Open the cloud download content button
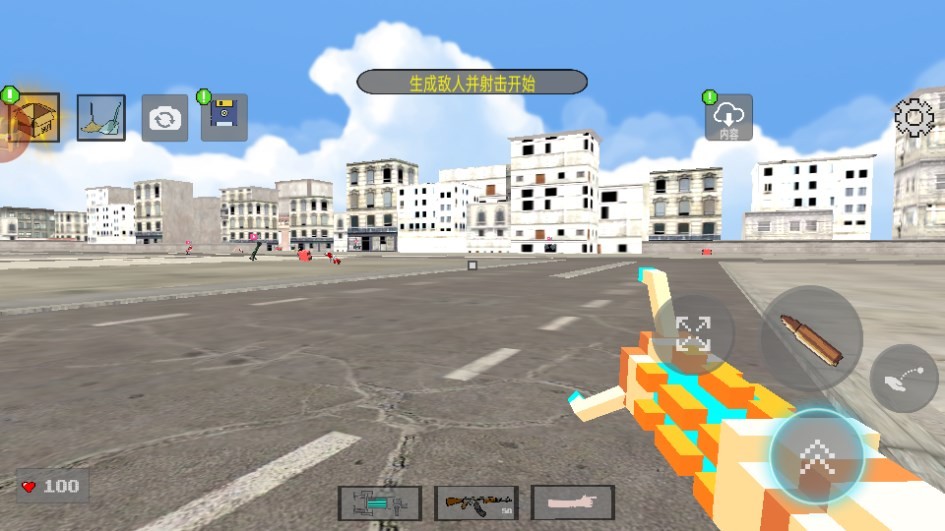 tap(729, 118)
